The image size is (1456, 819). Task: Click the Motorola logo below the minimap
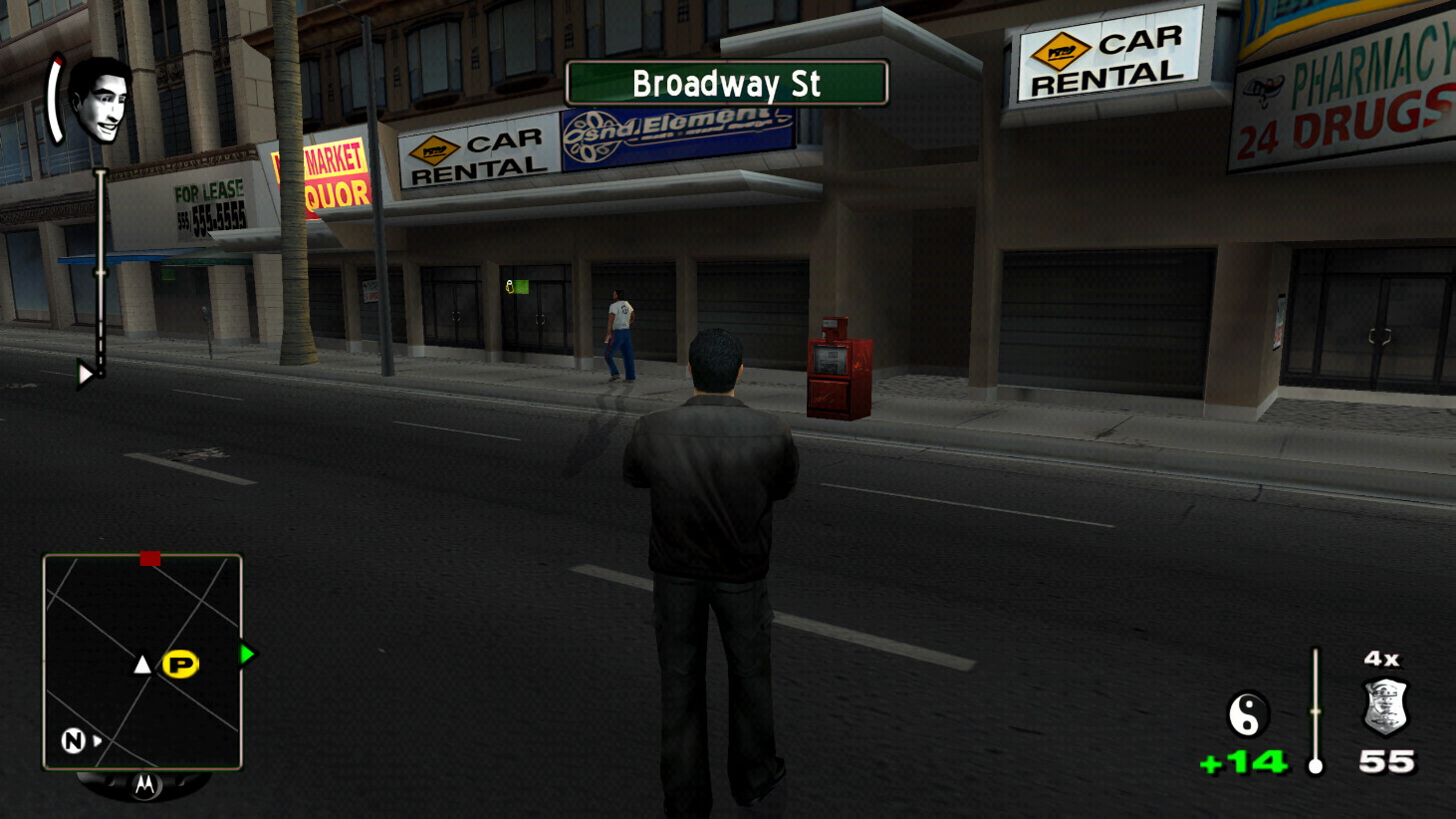(x=146, y=786)
